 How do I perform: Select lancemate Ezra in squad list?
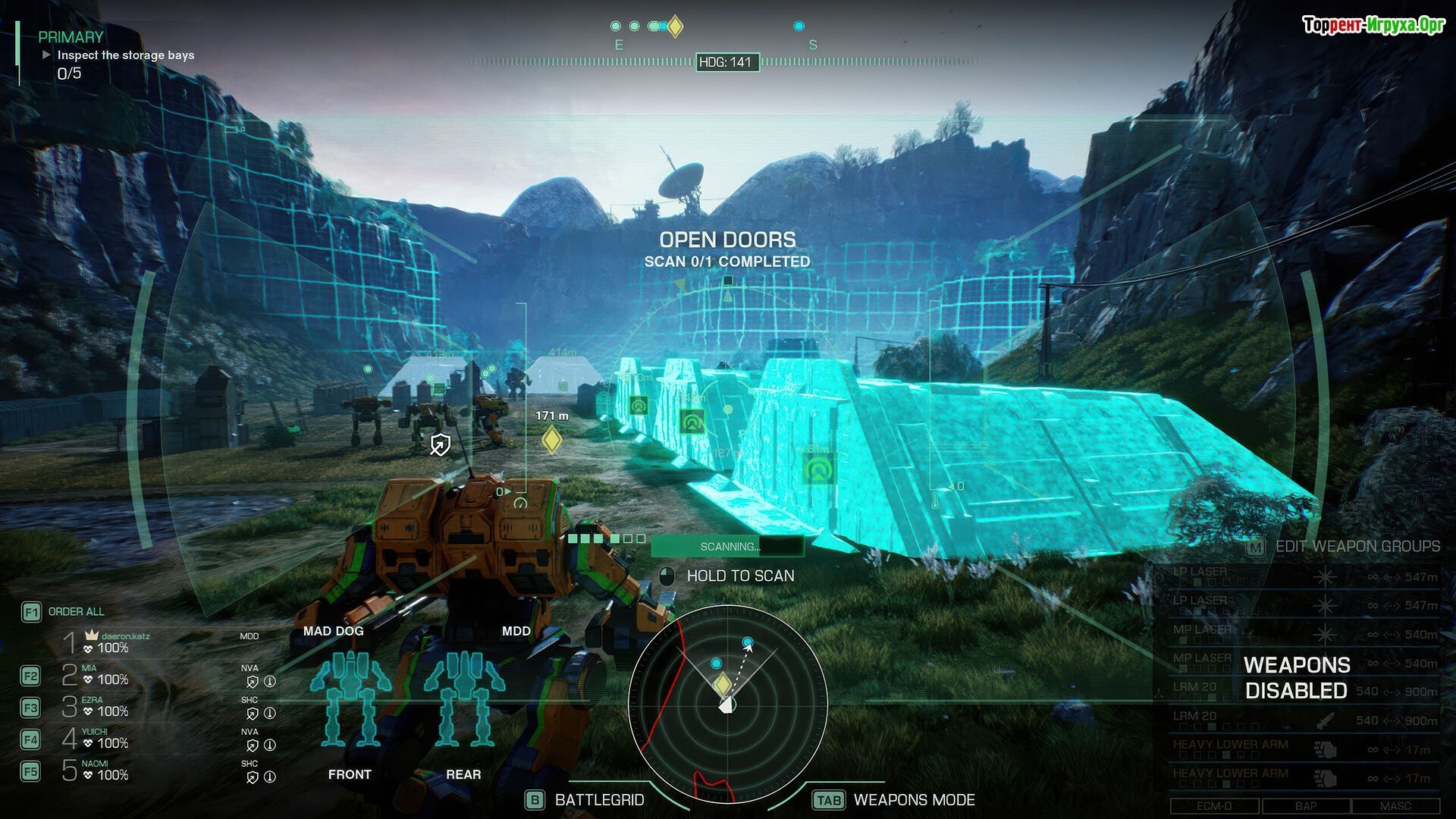106,707
